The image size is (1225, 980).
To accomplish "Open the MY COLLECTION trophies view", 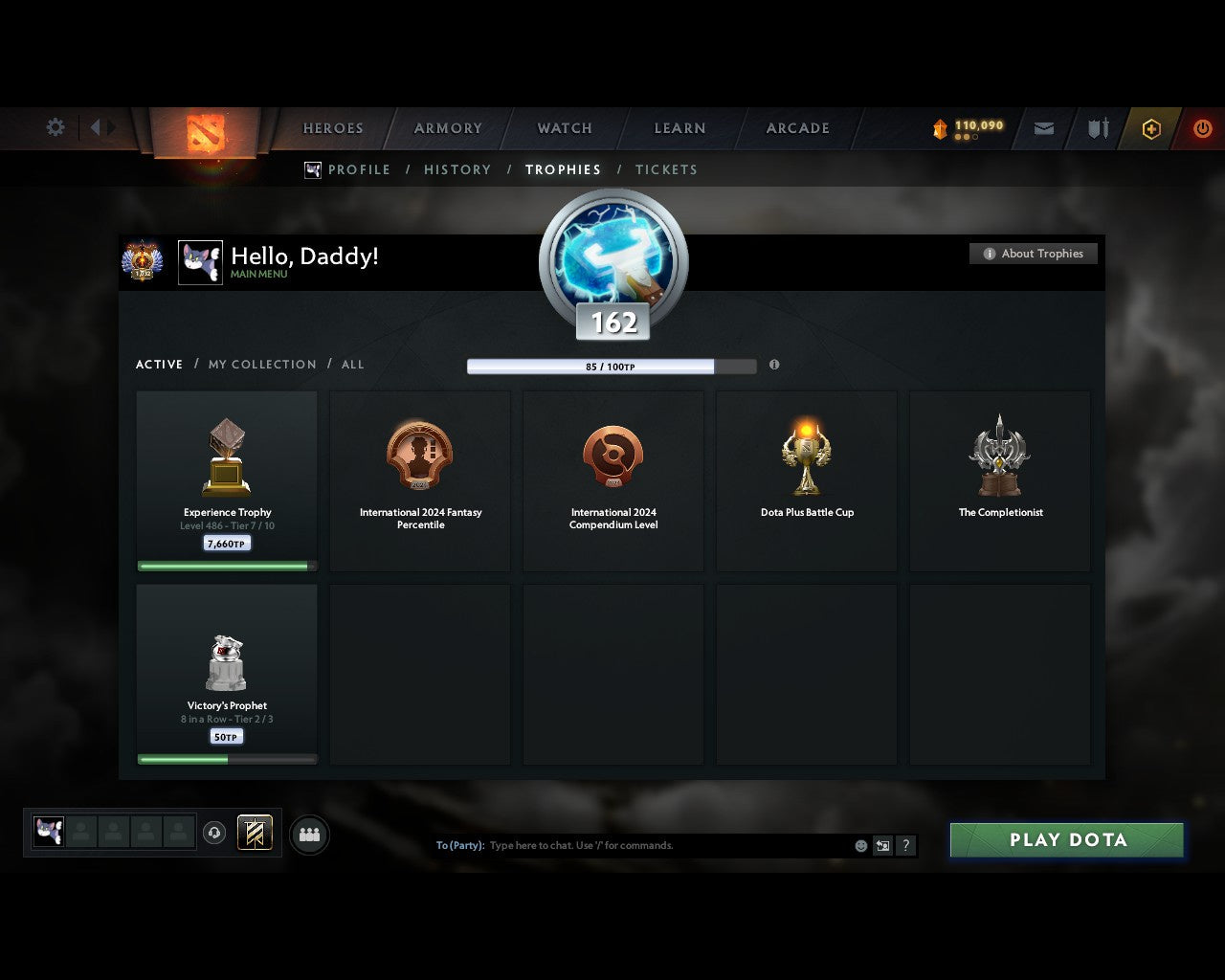I will pyautogui.click(x=261, y=365).
